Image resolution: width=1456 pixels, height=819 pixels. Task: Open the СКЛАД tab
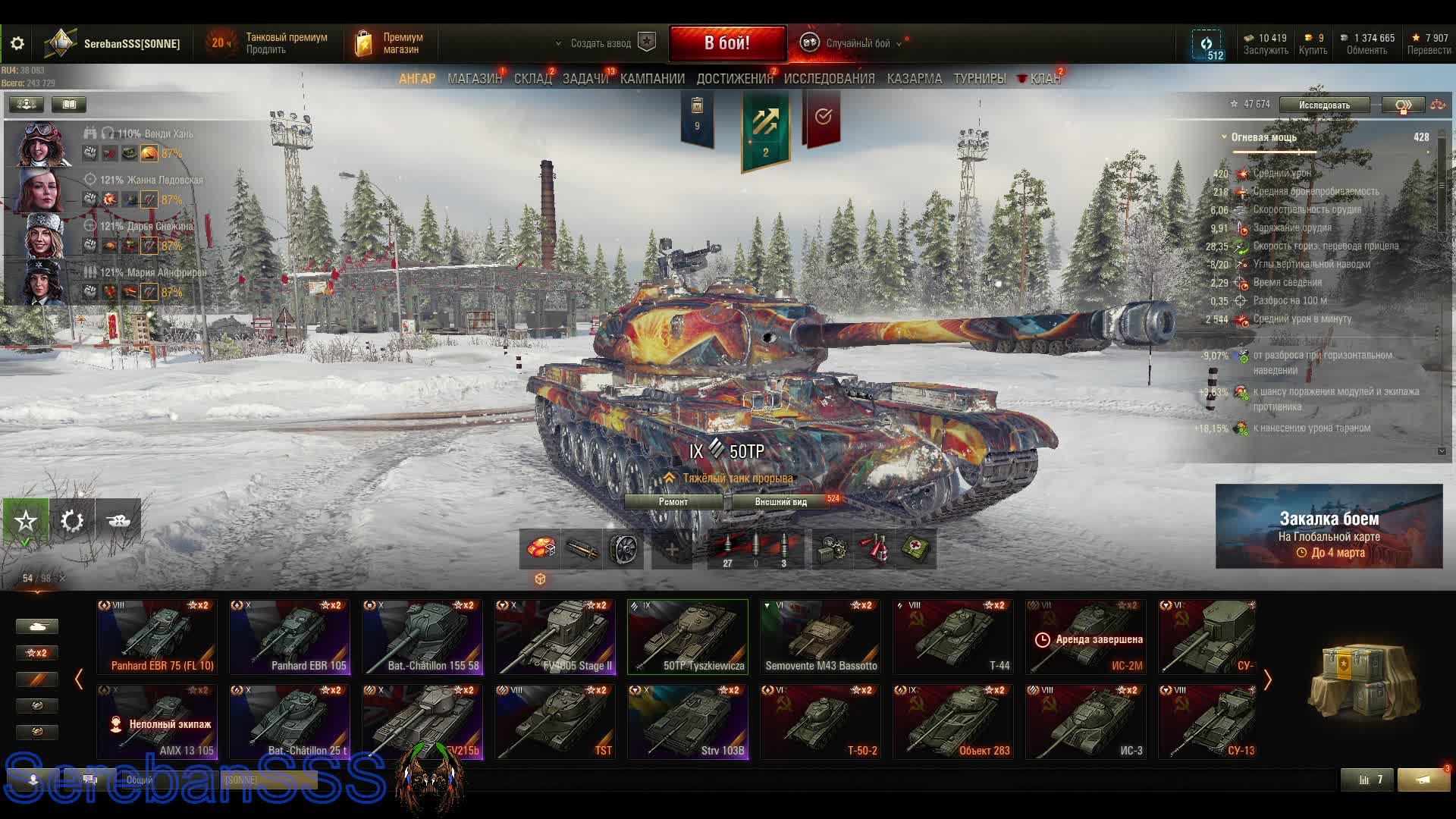[532, 78]
